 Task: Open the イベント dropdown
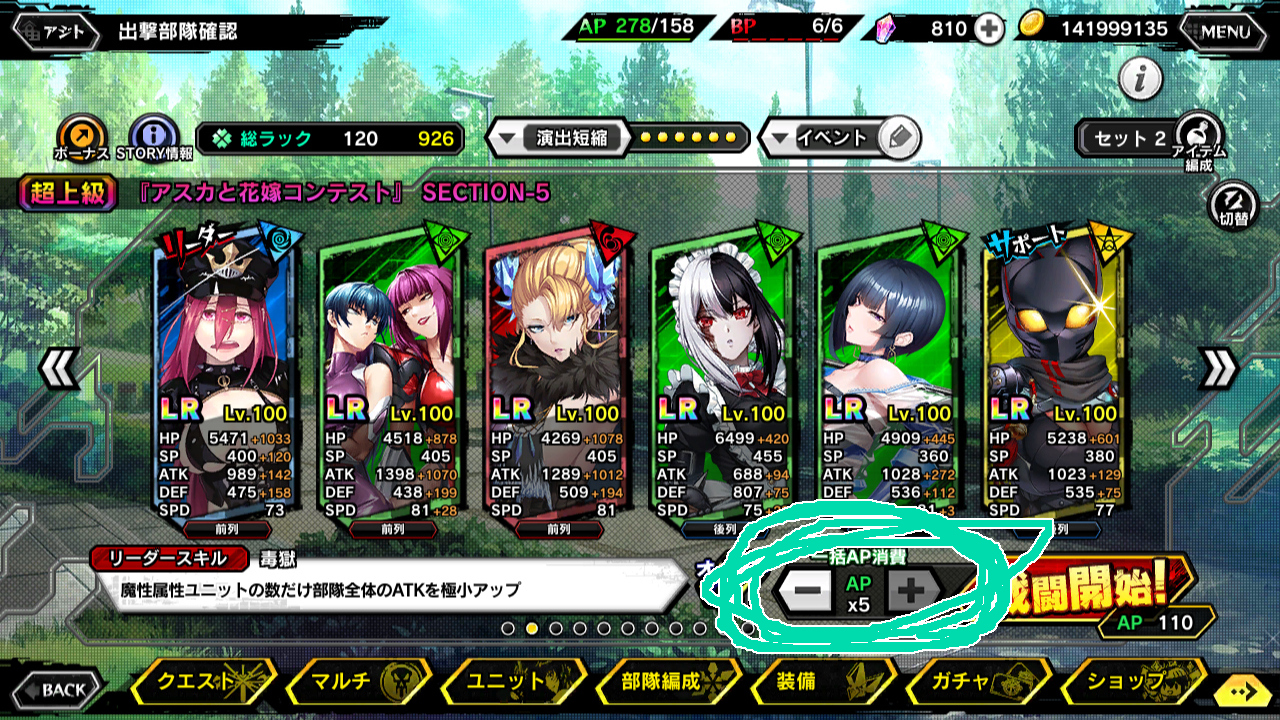[838, 138]
